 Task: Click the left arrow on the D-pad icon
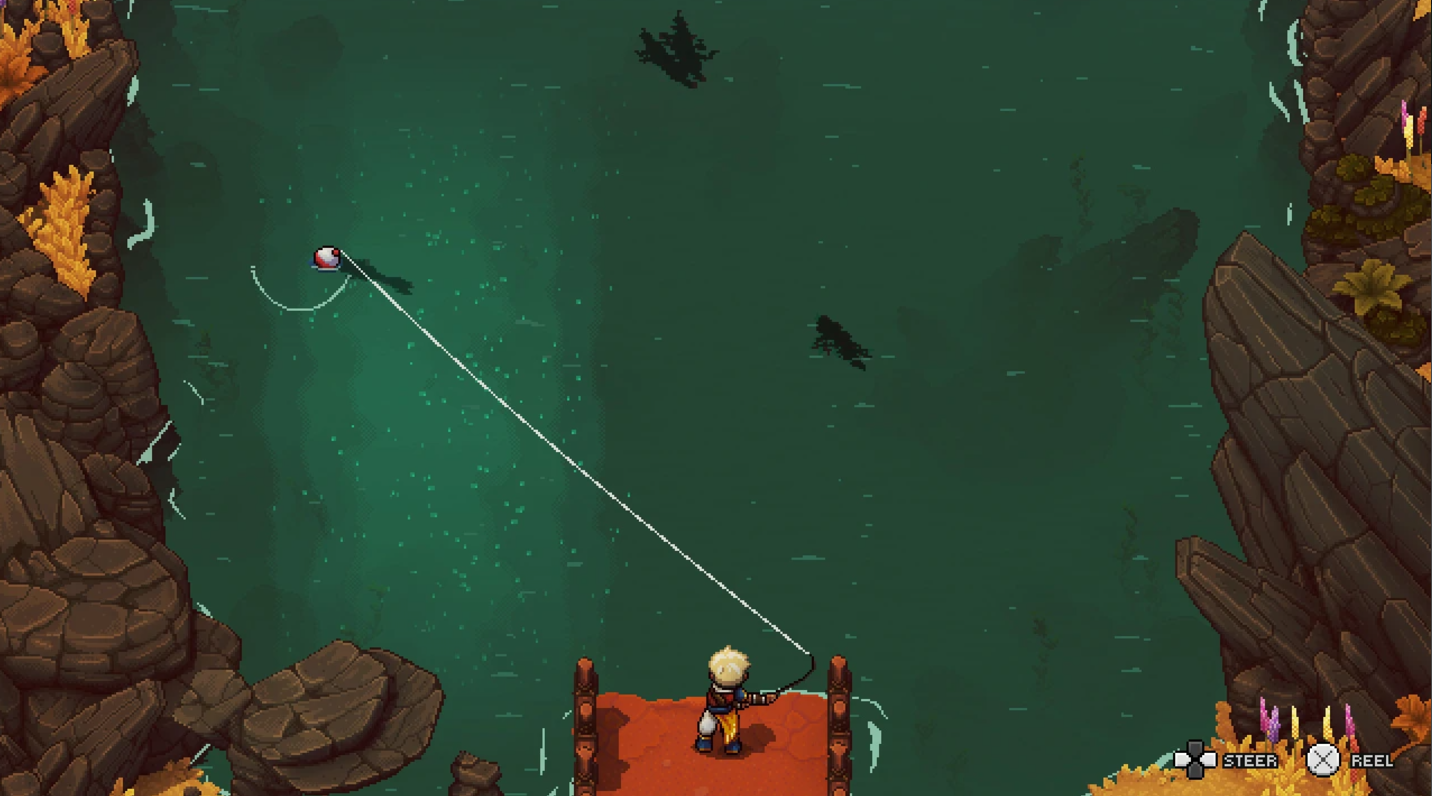pyautogui.click(x=1184, y=758)
